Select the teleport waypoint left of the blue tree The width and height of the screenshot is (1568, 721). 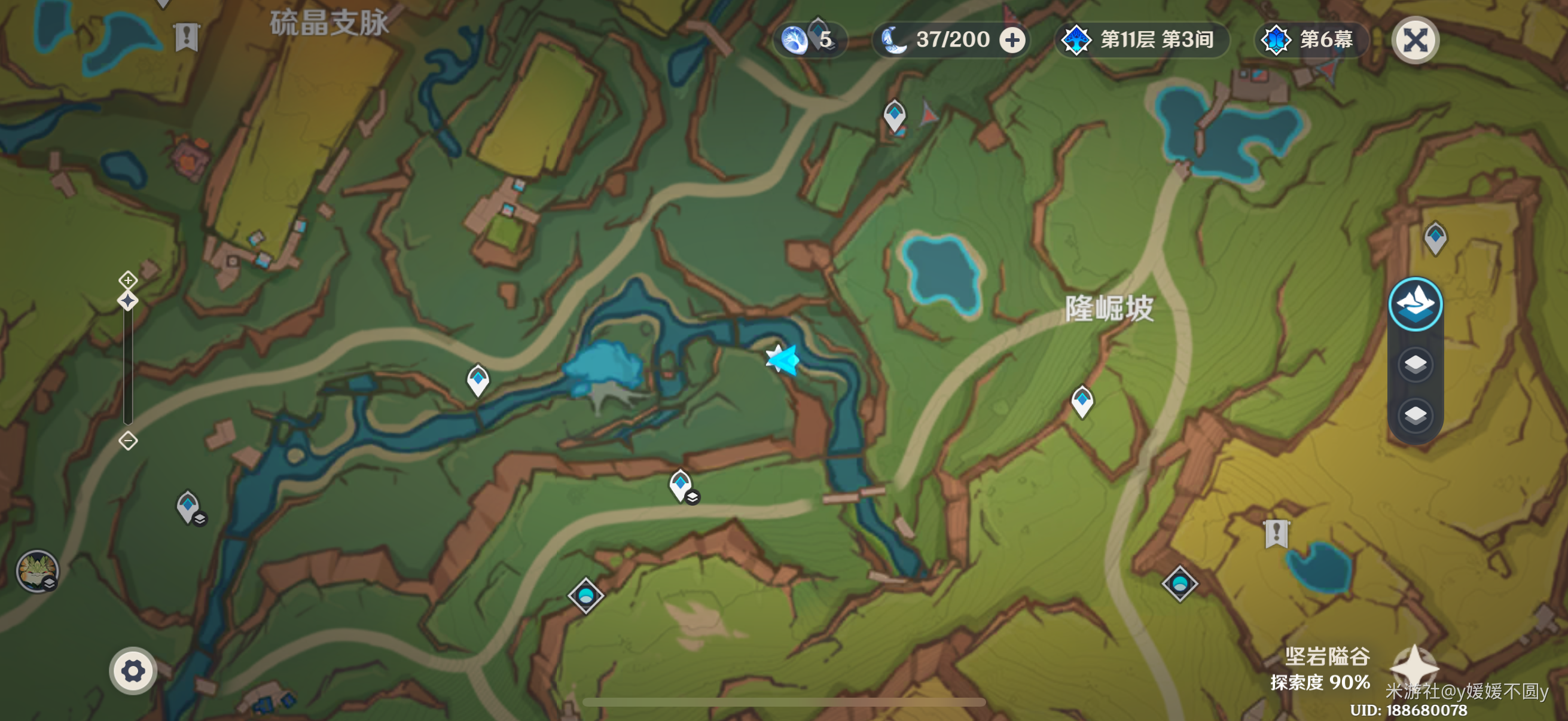pos(478,380)
